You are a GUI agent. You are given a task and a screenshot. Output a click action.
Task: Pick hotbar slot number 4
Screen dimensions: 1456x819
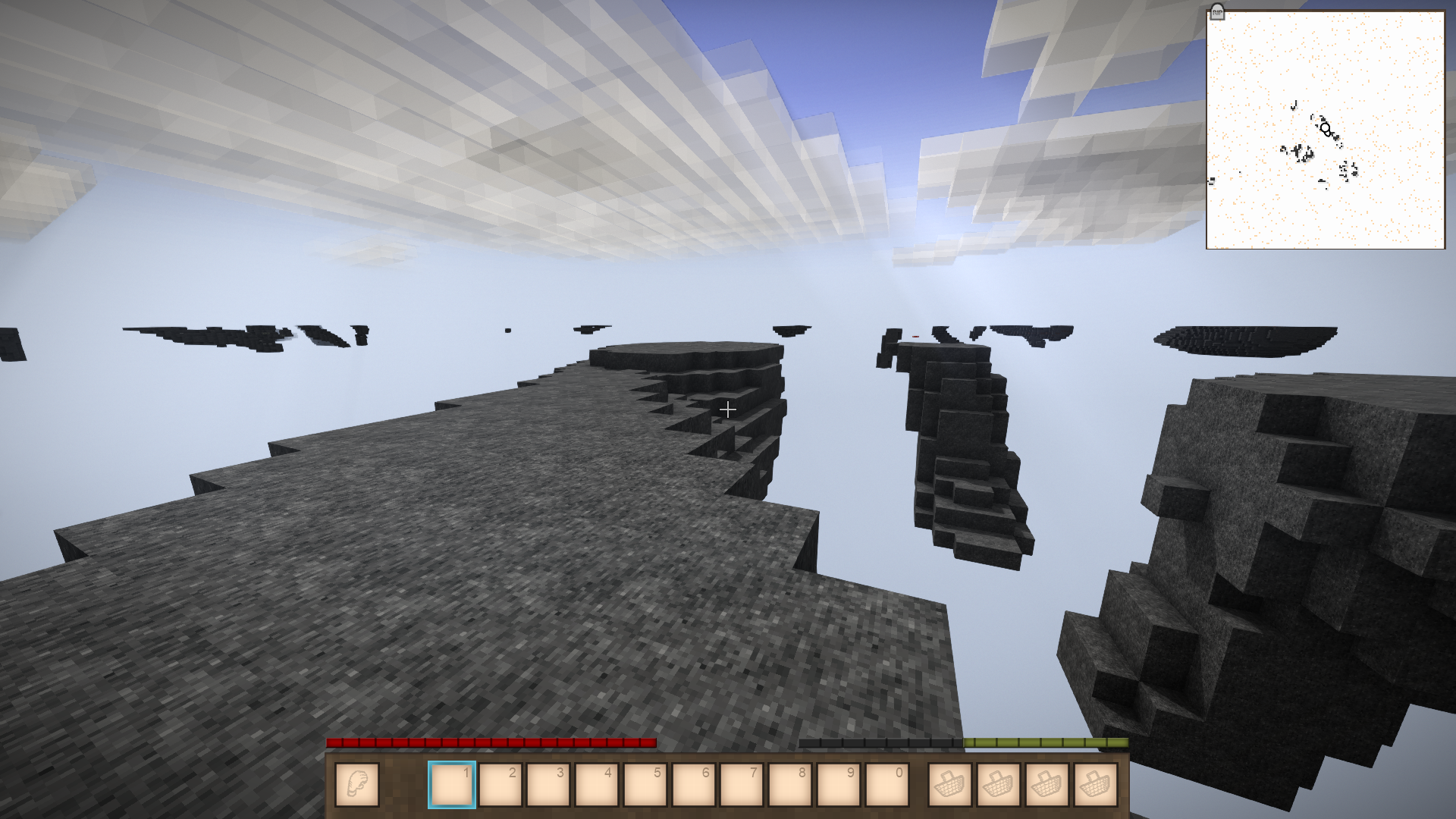(597, 784)
